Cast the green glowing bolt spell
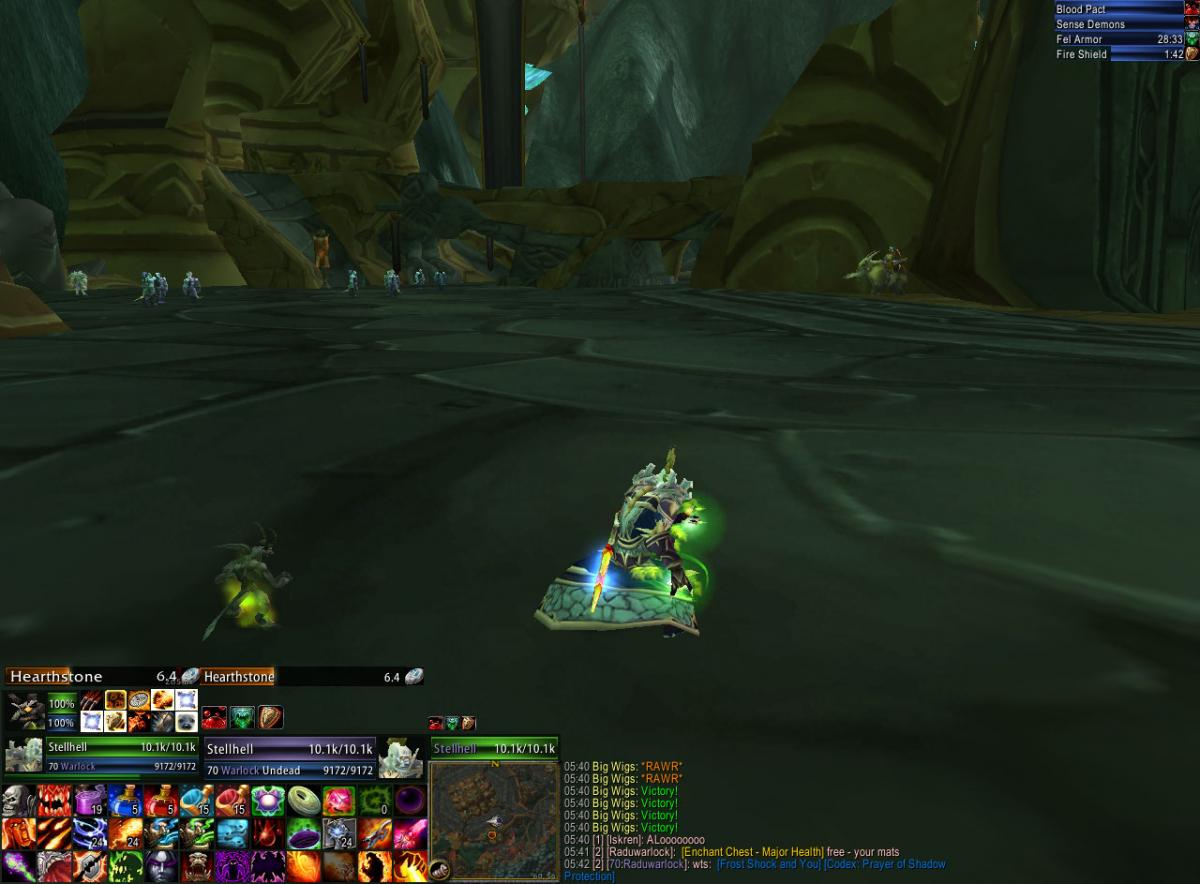The width and height of the screenshot is (1200, 884). coord(17,865)
